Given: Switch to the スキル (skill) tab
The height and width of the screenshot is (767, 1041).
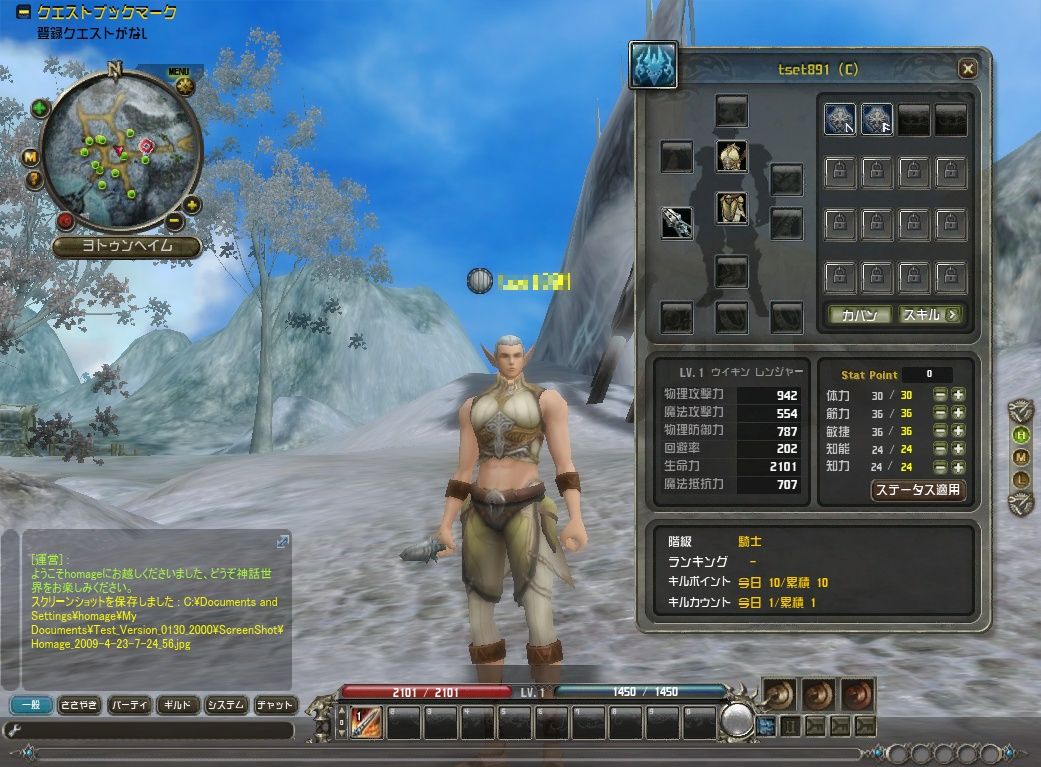Looking at the screenshot, I should click(x=931, y=315).
